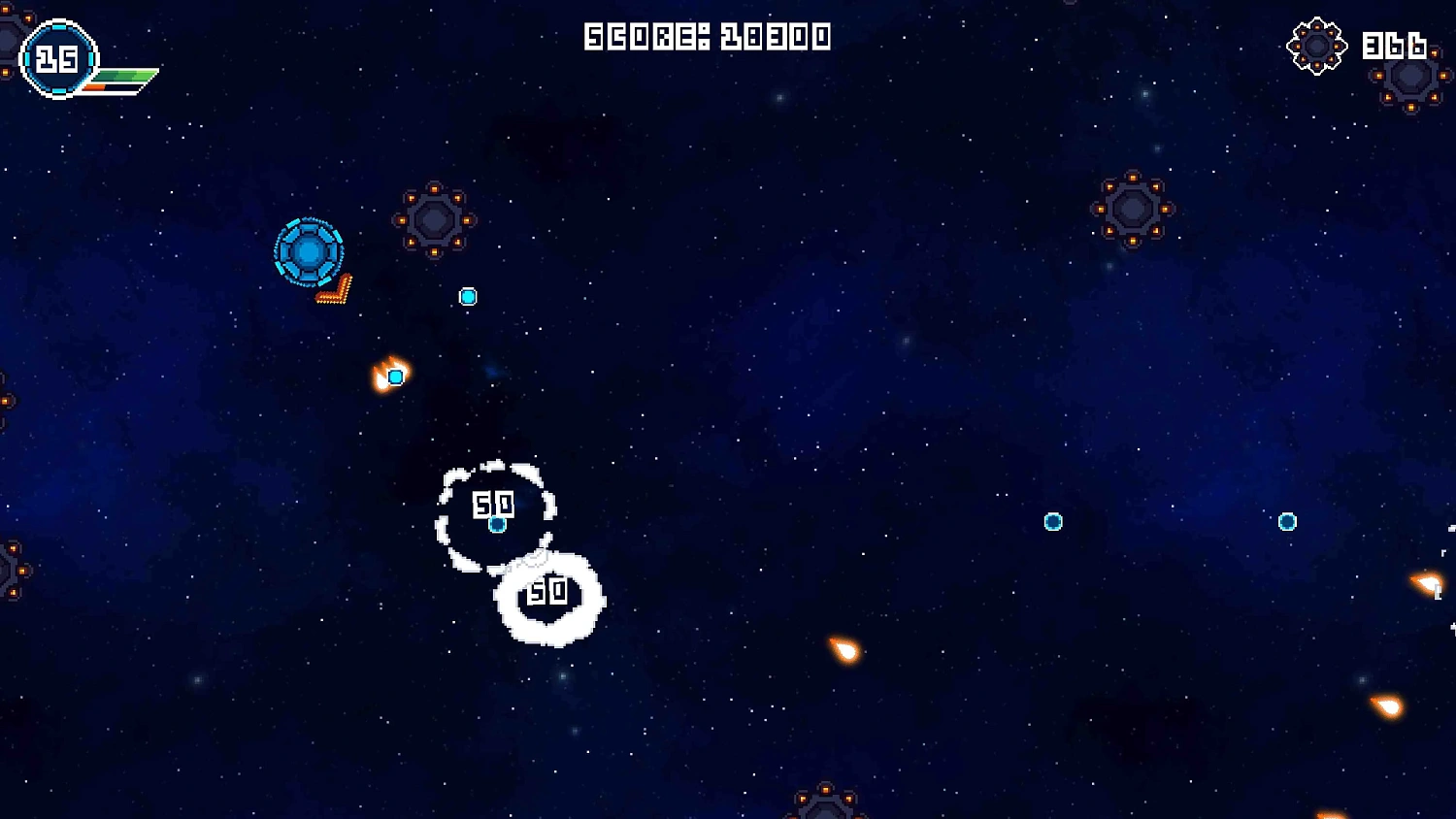Click the enemy counter icon showing 366
This screenshot has width=1456, height=819.
[x=1316, y=46]
